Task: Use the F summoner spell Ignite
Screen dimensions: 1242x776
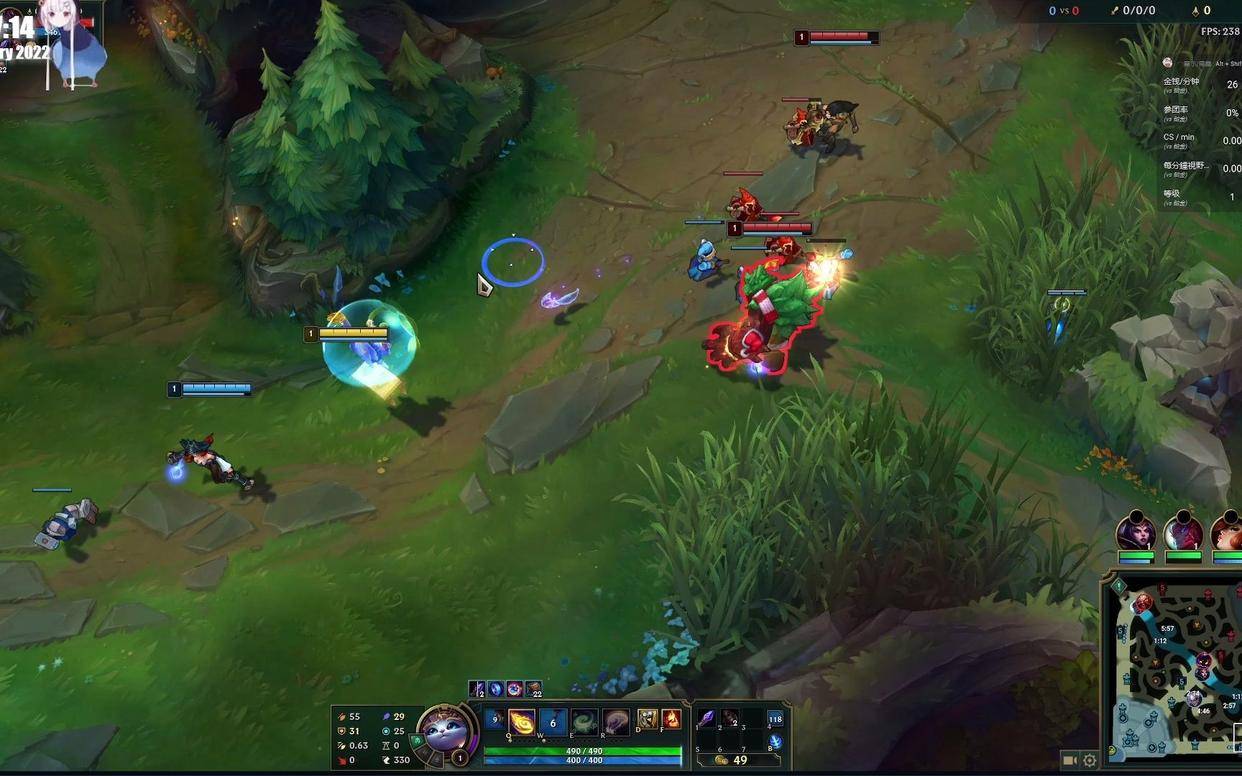Action: pyautogui.click(x=670, y=719)
